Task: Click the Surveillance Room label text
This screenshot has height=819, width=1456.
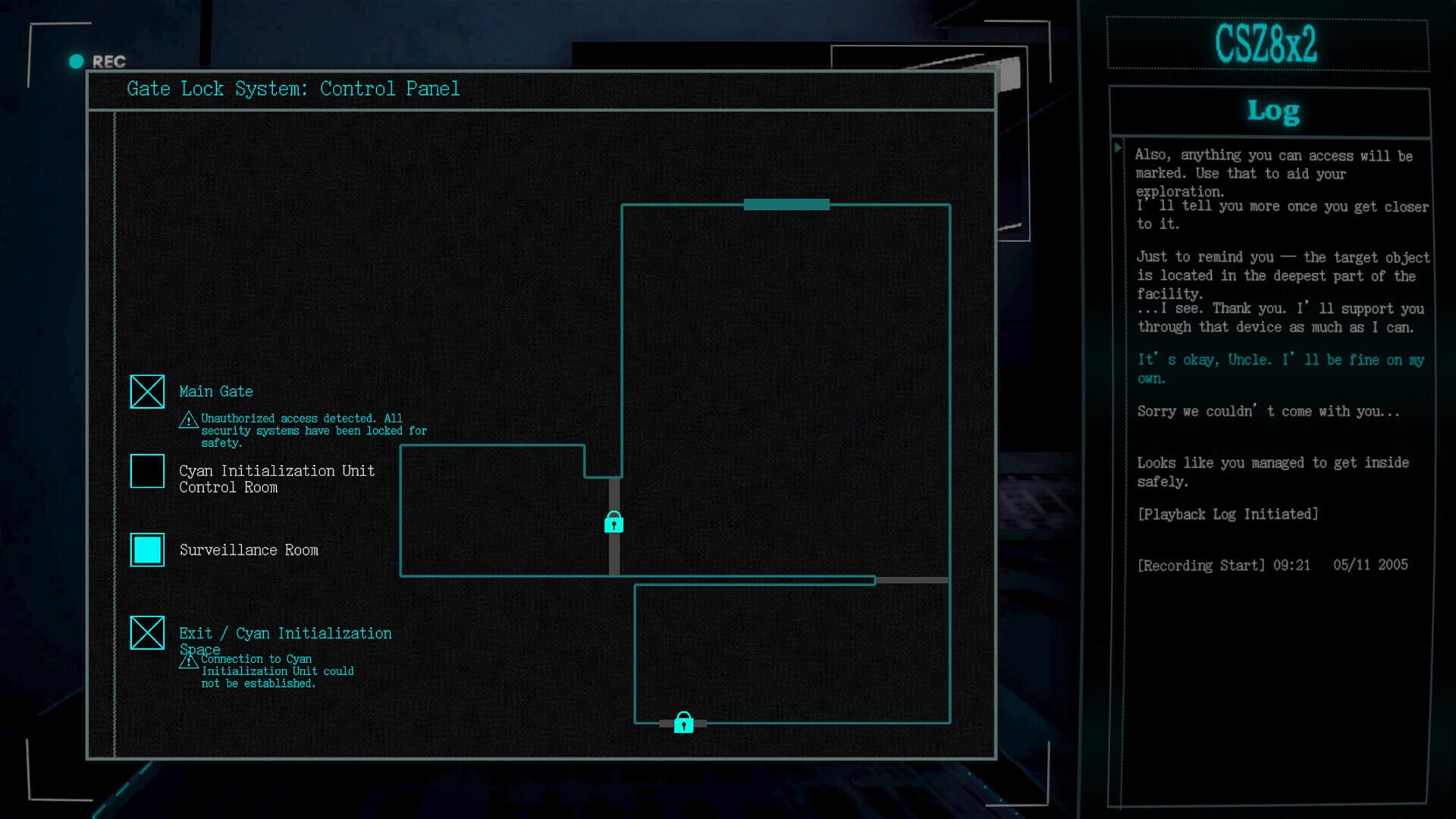Action: (249, 550)
